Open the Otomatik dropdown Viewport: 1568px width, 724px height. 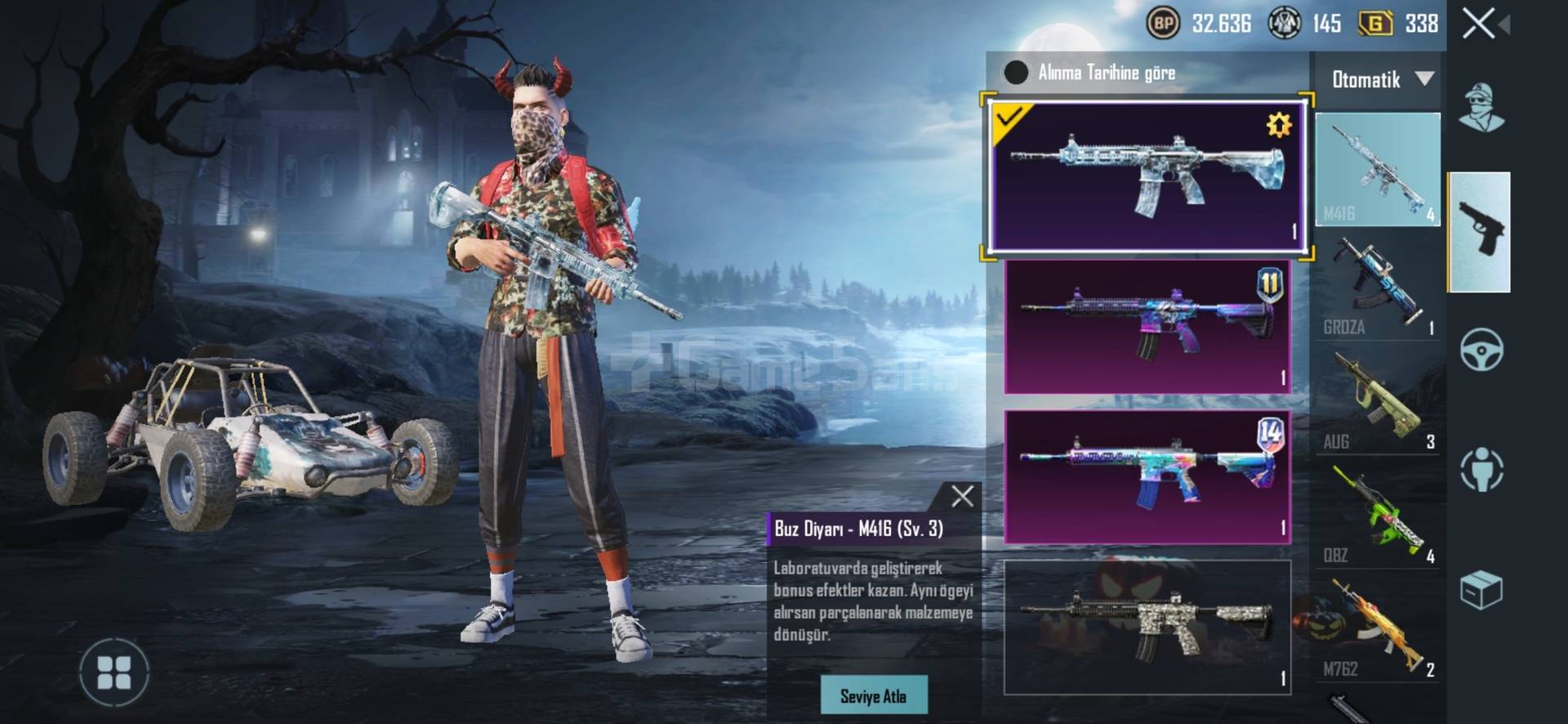coord(1380,79)
